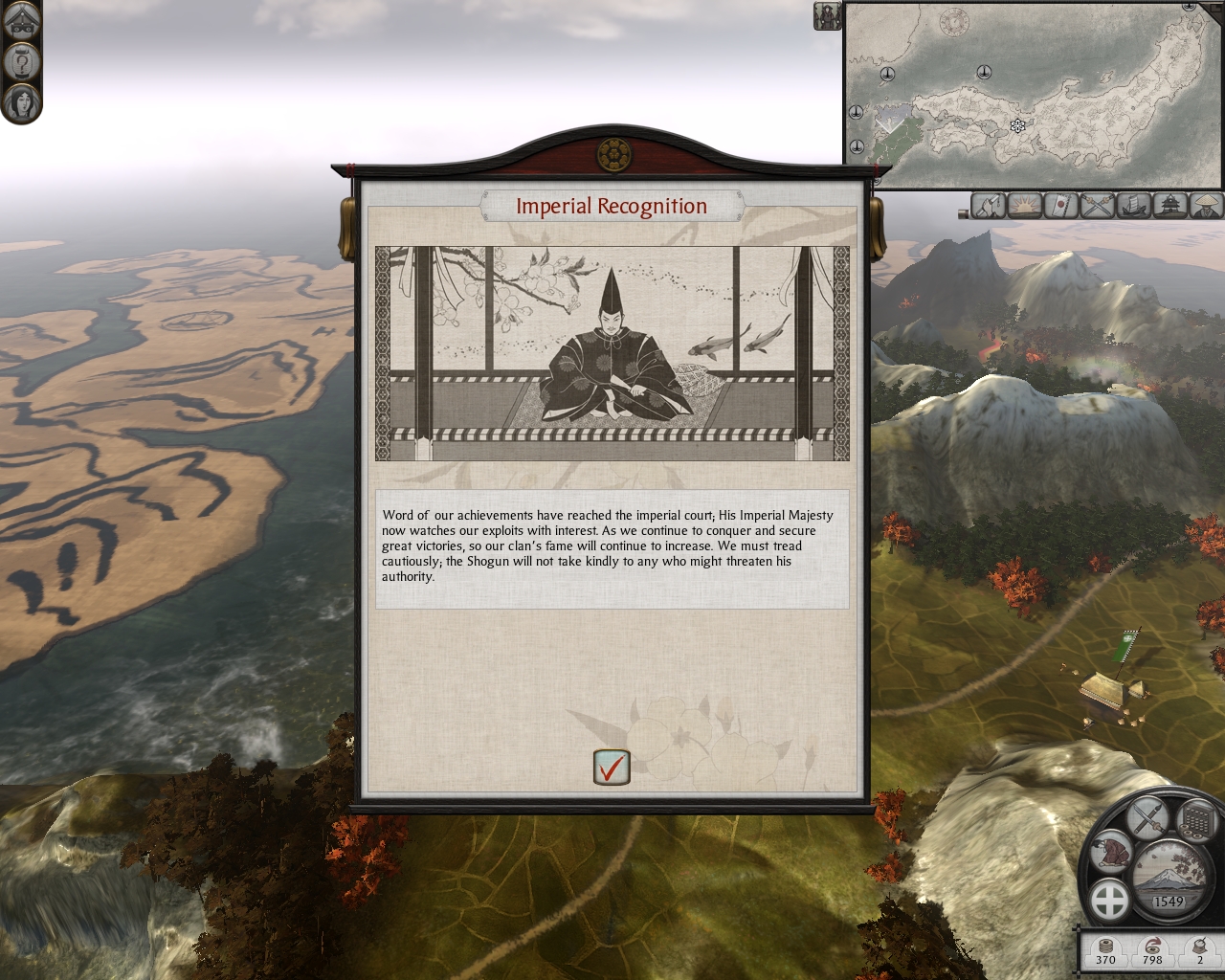Click the general portrait beside the minimap
Viewport: 1225px width, 980px height.
pos(827,15)
